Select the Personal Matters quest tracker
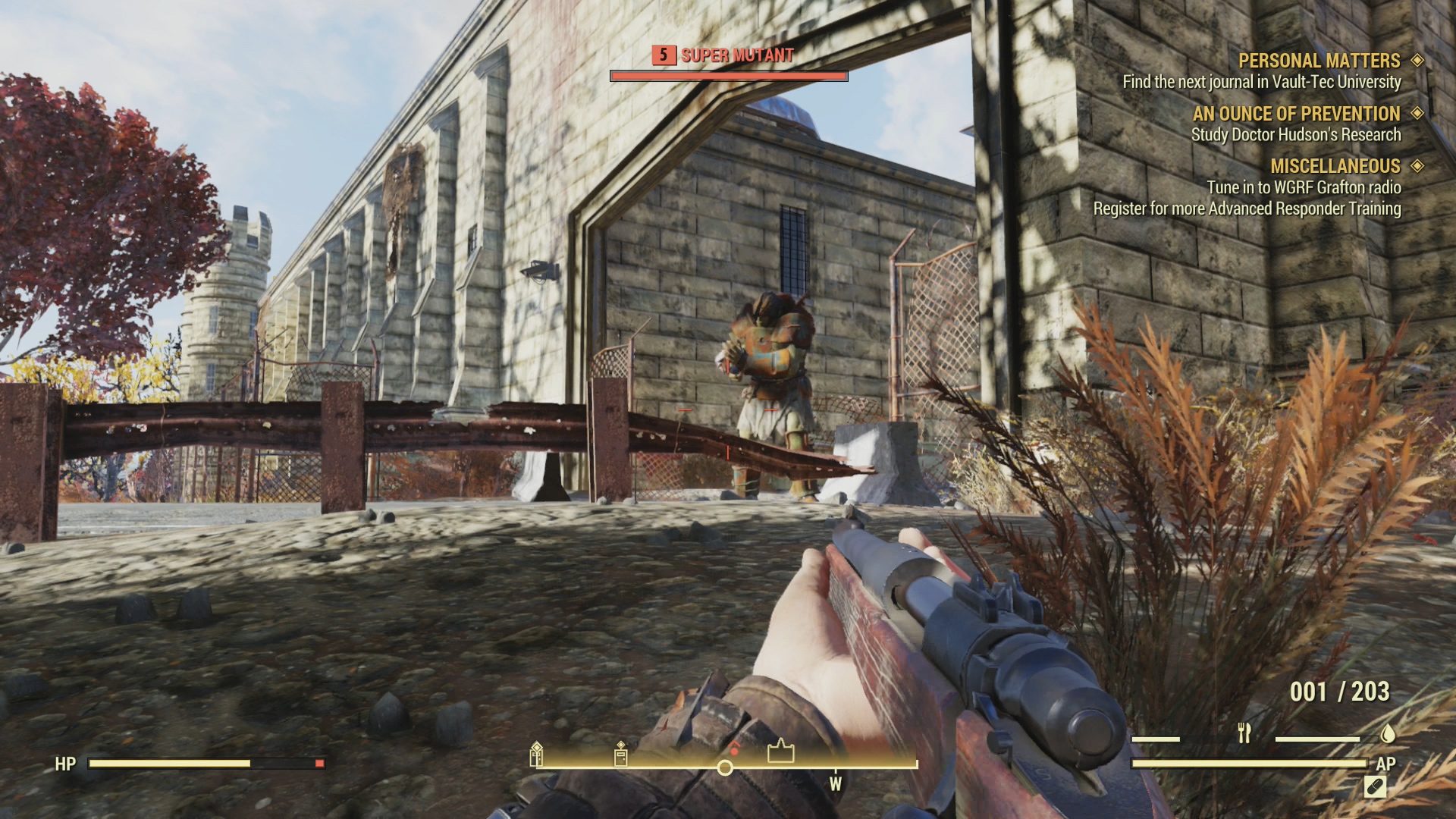This screenshot has height=819, width=1456. pos(1319,61)
